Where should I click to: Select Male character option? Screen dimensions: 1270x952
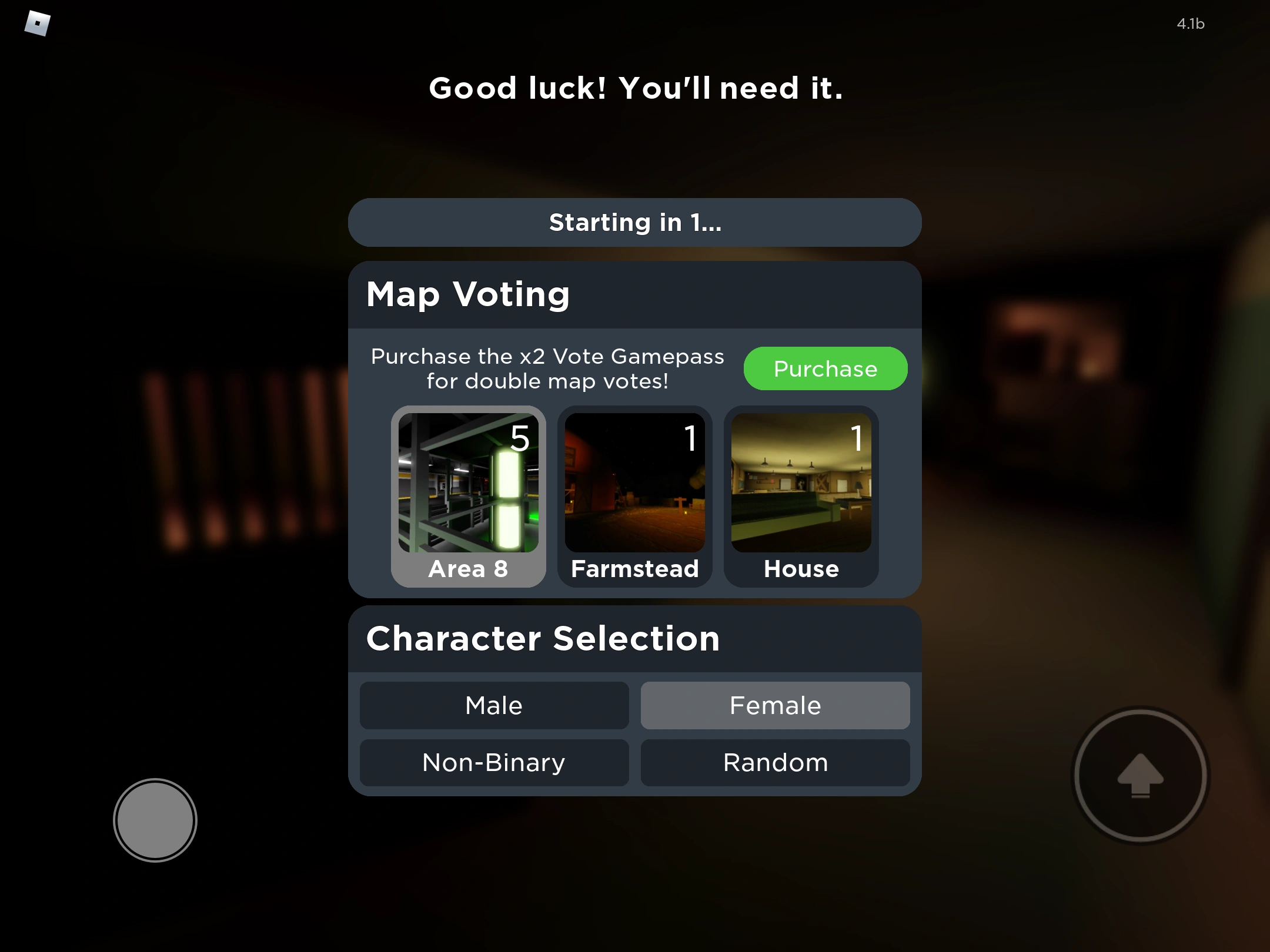point(493,705)
